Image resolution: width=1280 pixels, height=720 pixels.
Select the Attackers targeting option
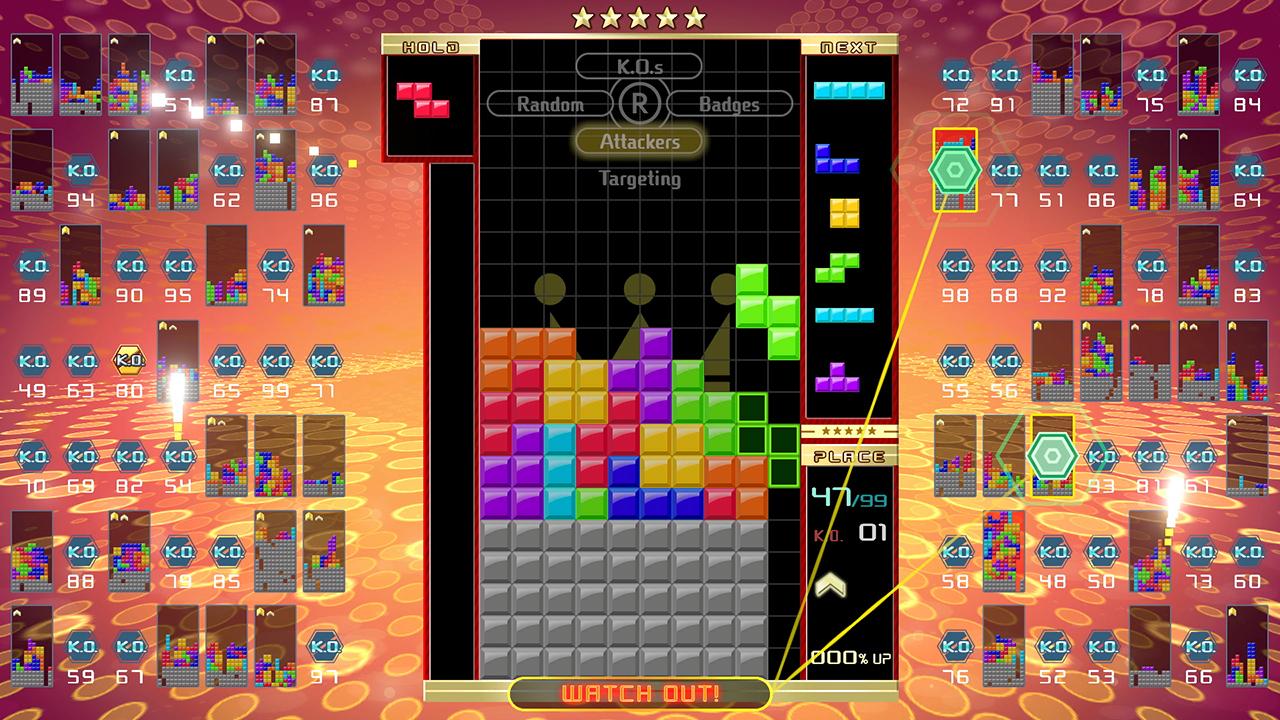click(x=639, y=141)
